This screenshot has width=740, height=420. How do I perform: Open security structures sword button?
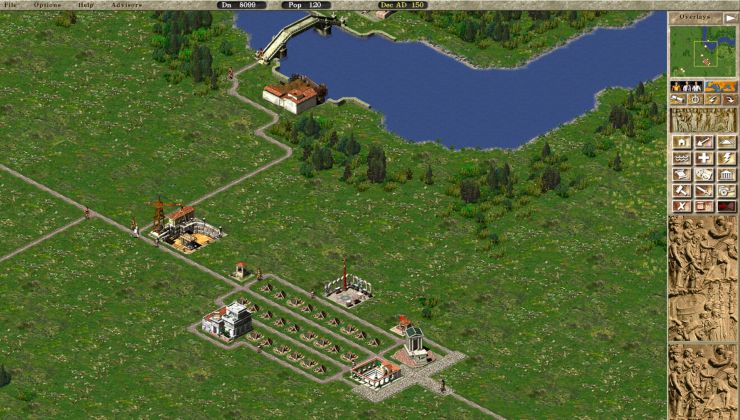[x=705, y=190]
